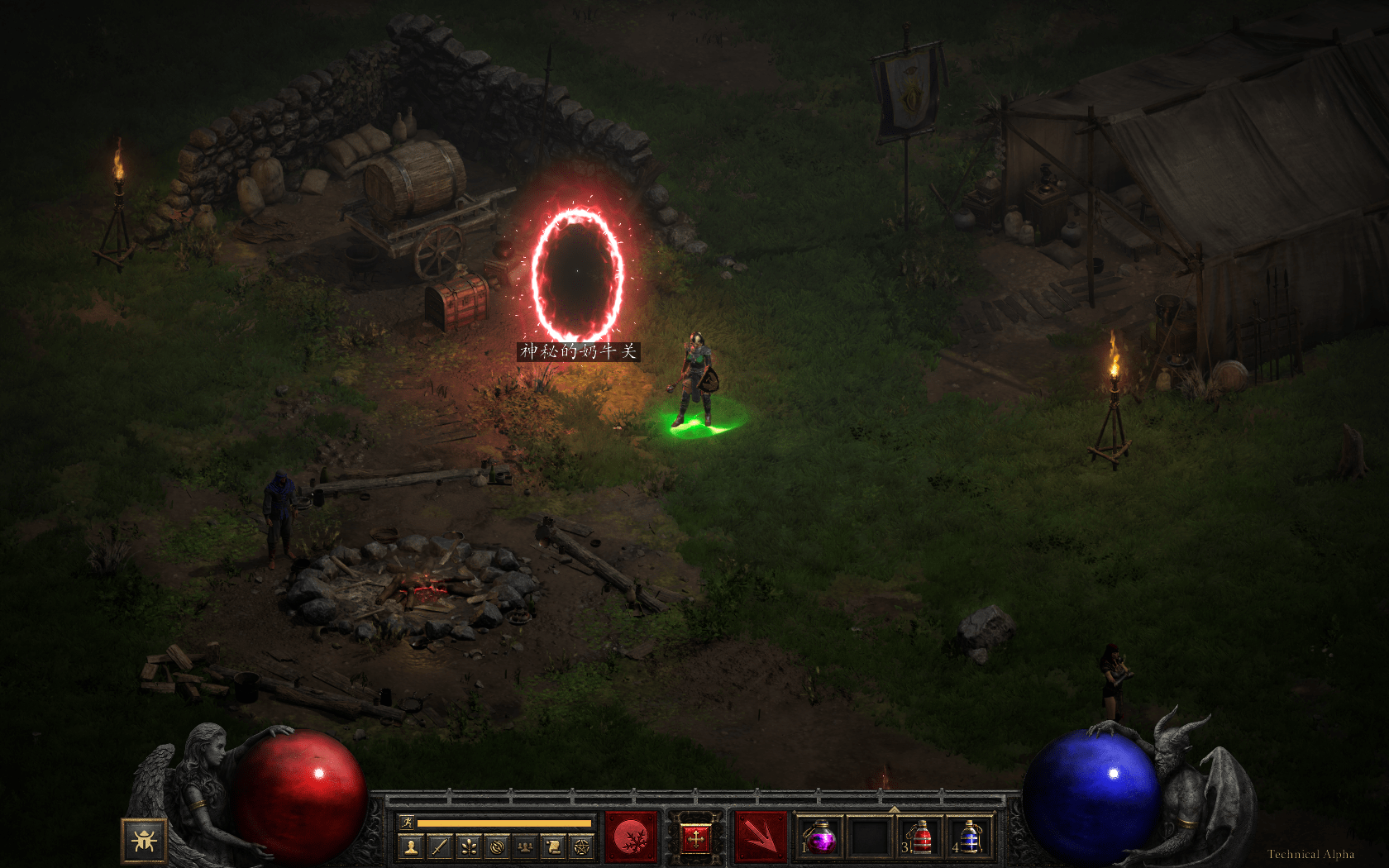Open the quest log scroll icon
The width and height of the screenshot is (1389, 868).
(554, 847)
